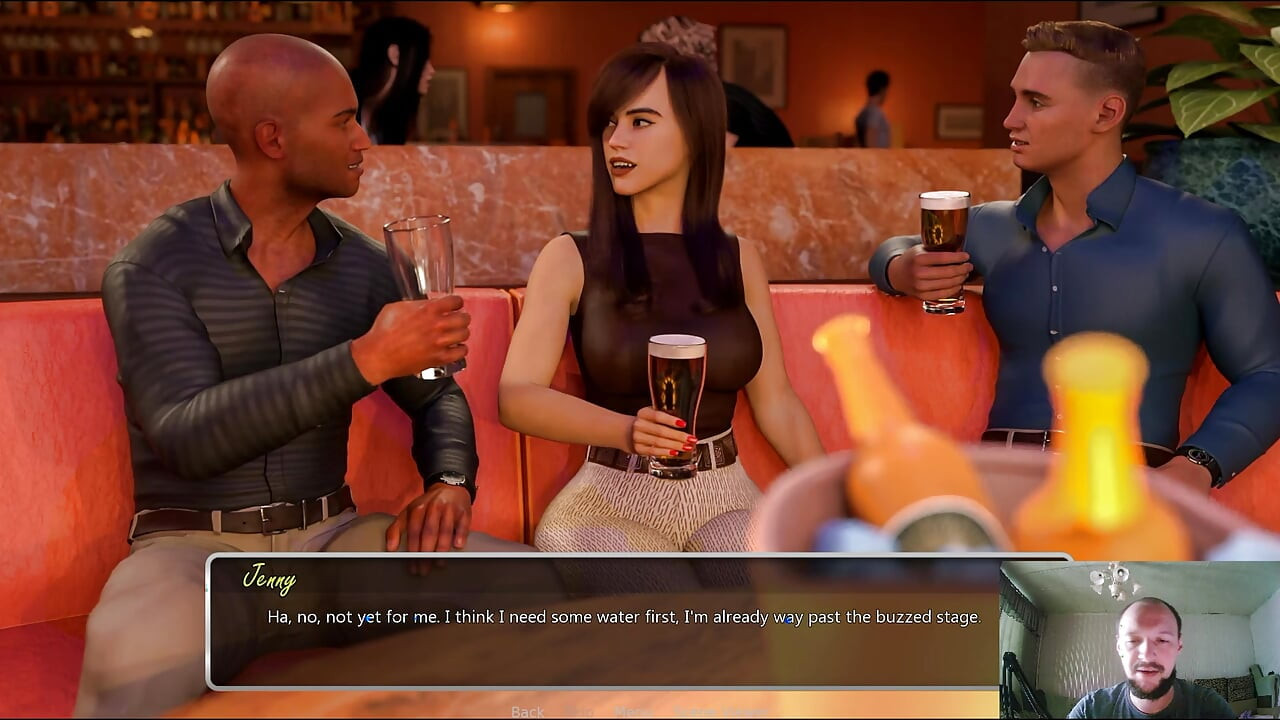Go back to the previous dialogue line

click(x=527, y=712)
